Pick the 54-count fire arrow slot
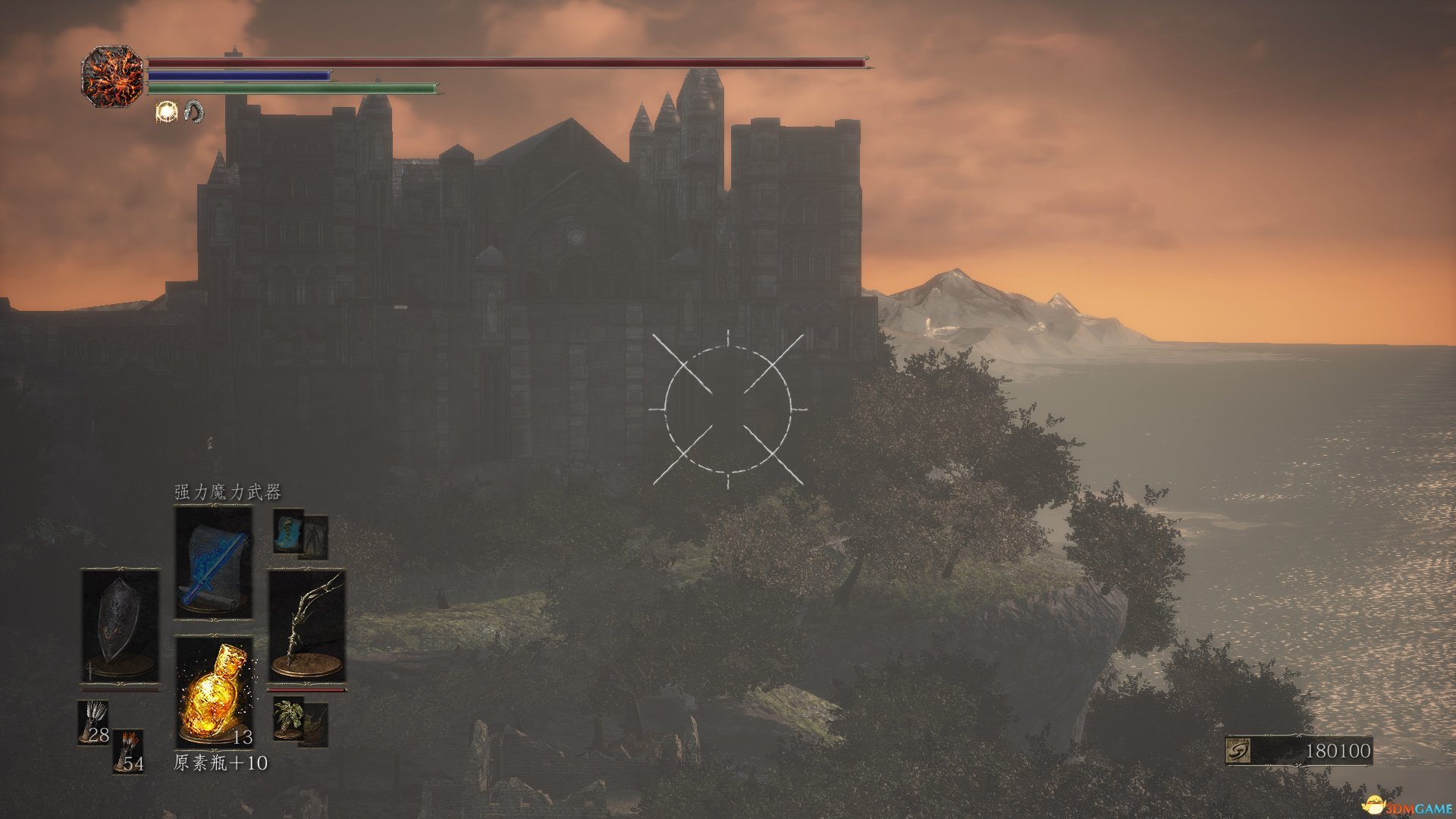The width and height of the screenshot is (1456, 819). (128, 750)
